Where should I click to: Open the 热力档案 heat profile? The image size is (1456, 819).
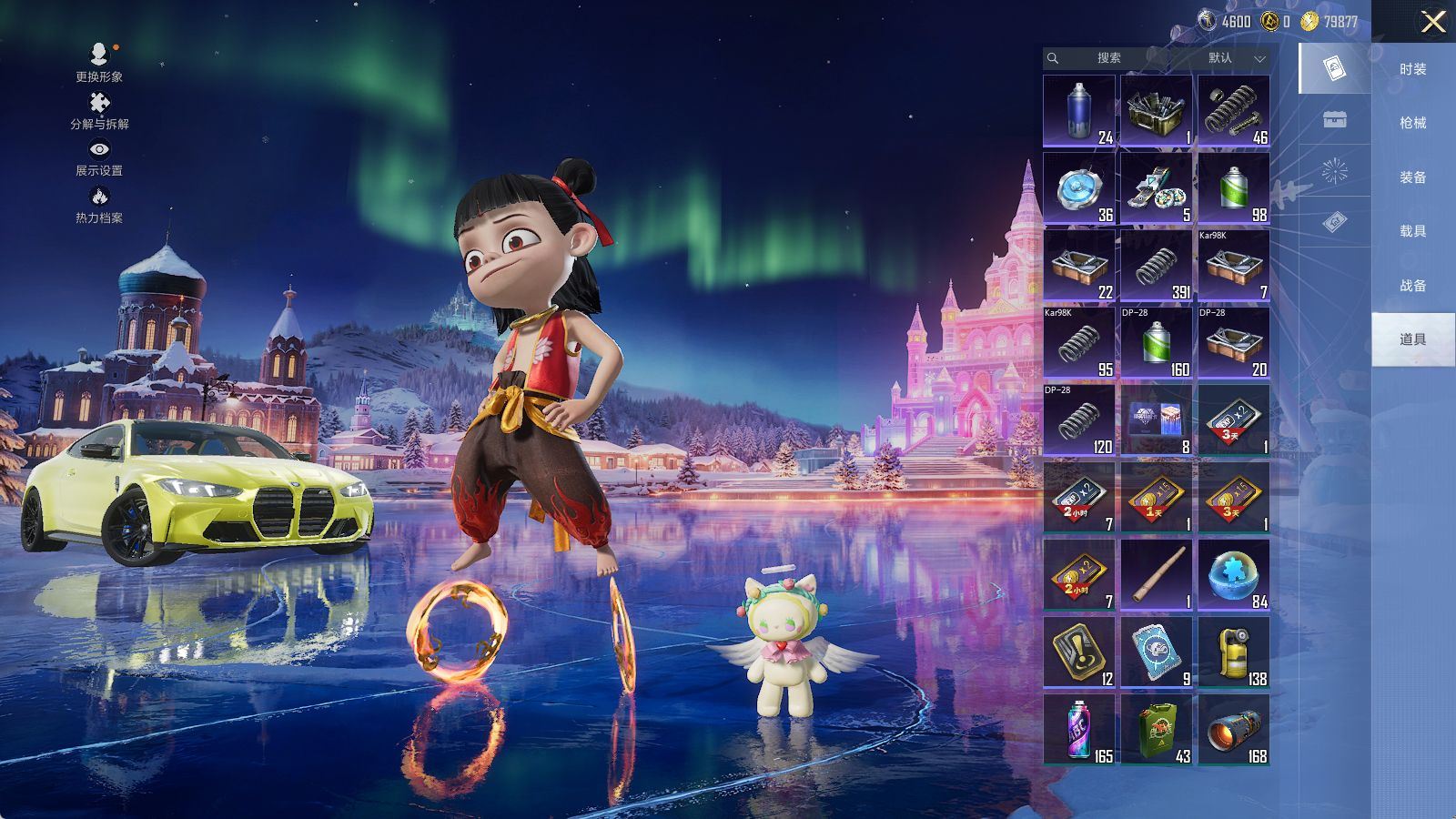(99, 205)
